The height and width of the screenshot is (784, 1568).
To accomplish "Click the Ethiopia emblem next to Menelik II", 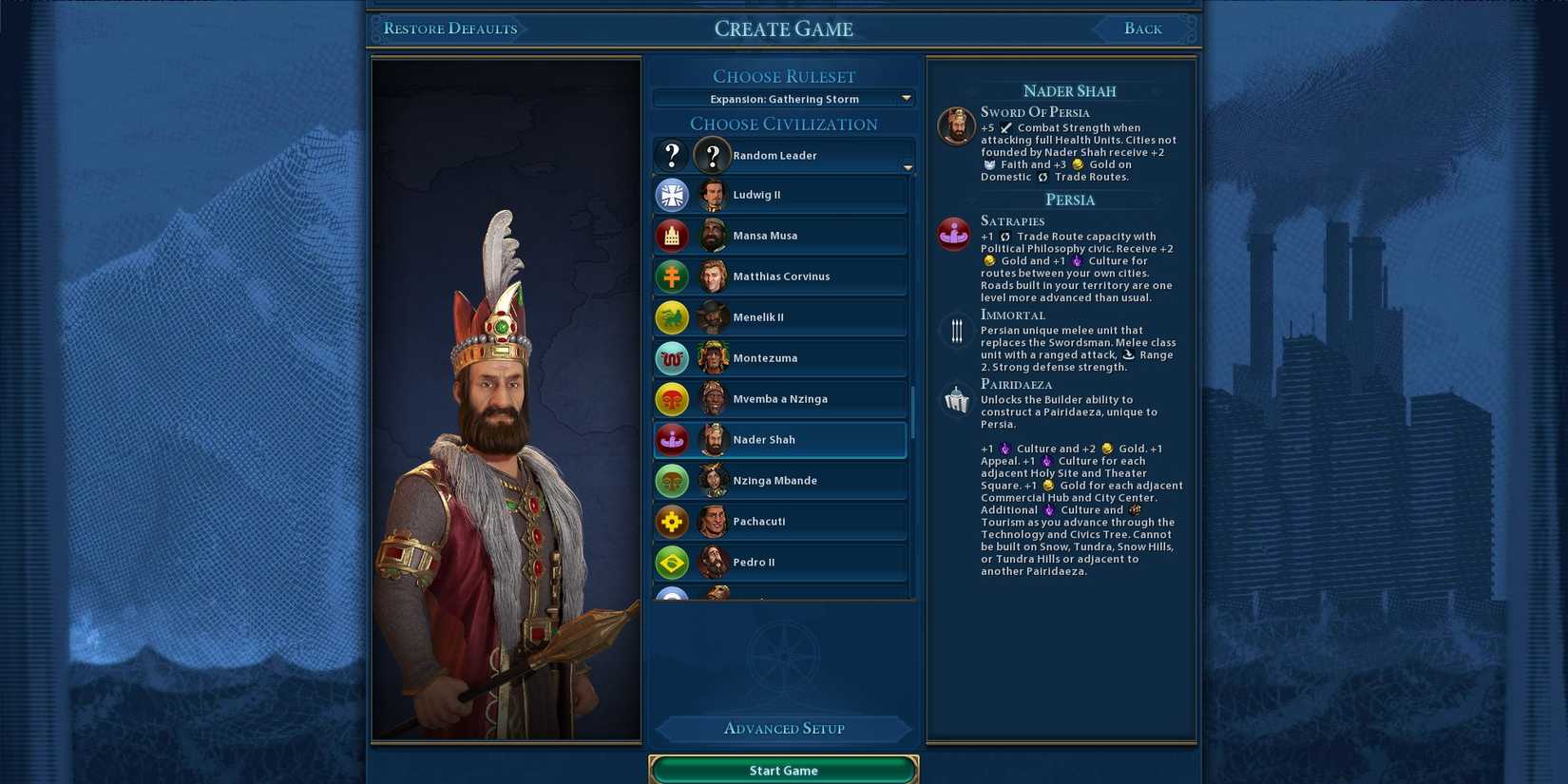I will coord(673,316).
